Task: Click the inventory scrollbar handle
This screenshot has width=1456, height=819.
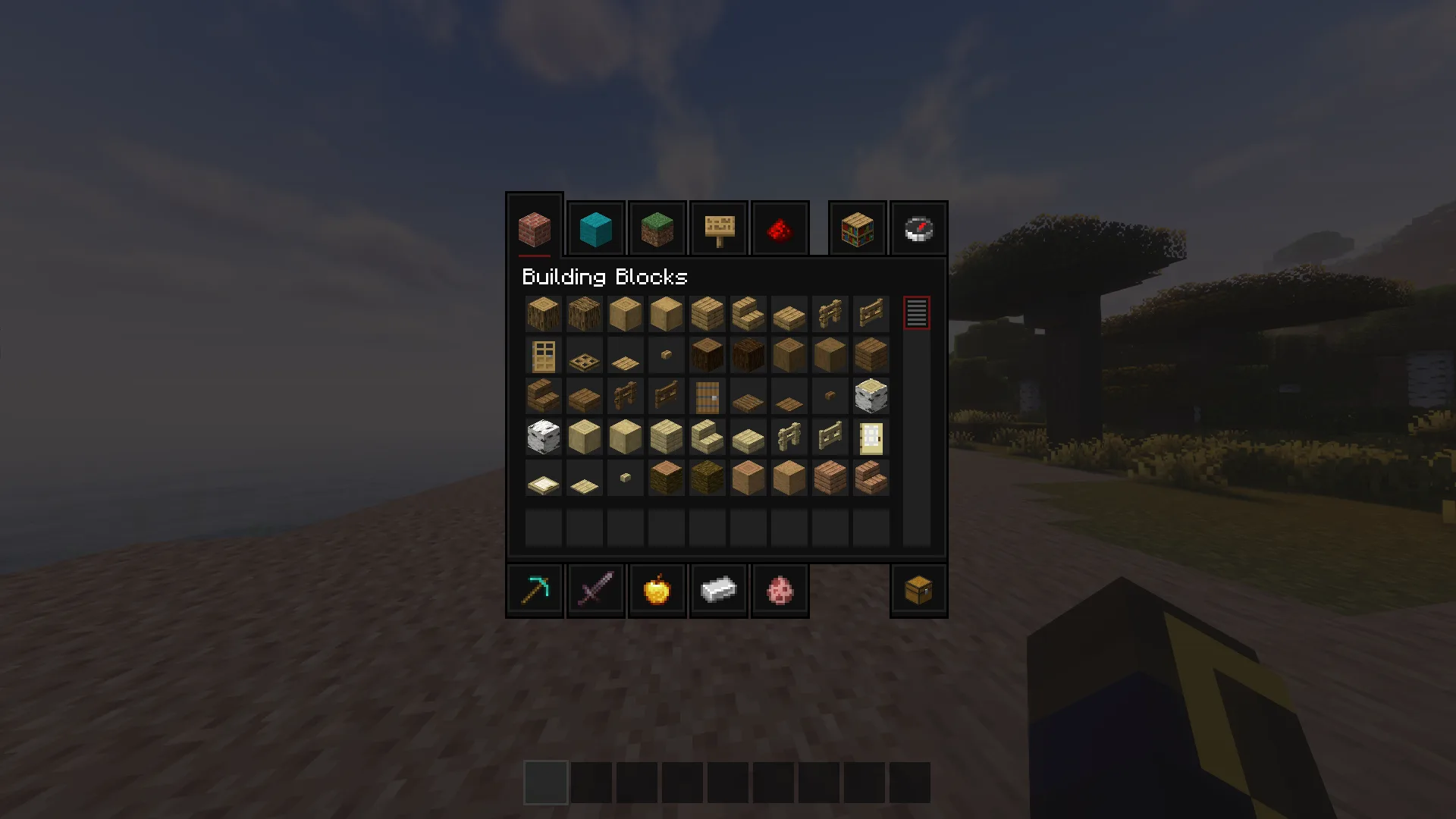Action: (x=915, y=311)
